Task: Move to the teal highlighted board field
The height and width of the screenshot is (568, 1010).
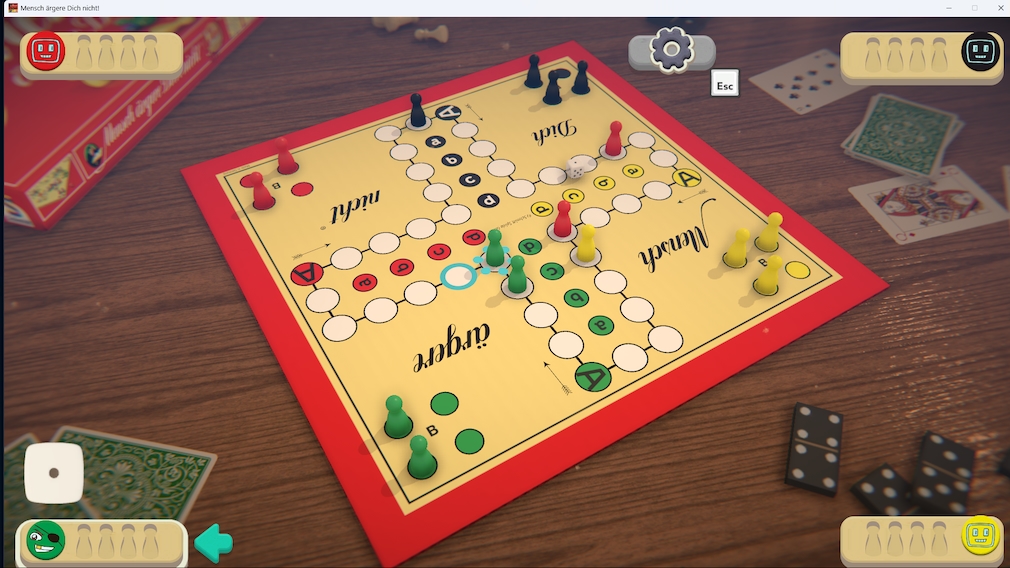Action: [x=459, y=275]
